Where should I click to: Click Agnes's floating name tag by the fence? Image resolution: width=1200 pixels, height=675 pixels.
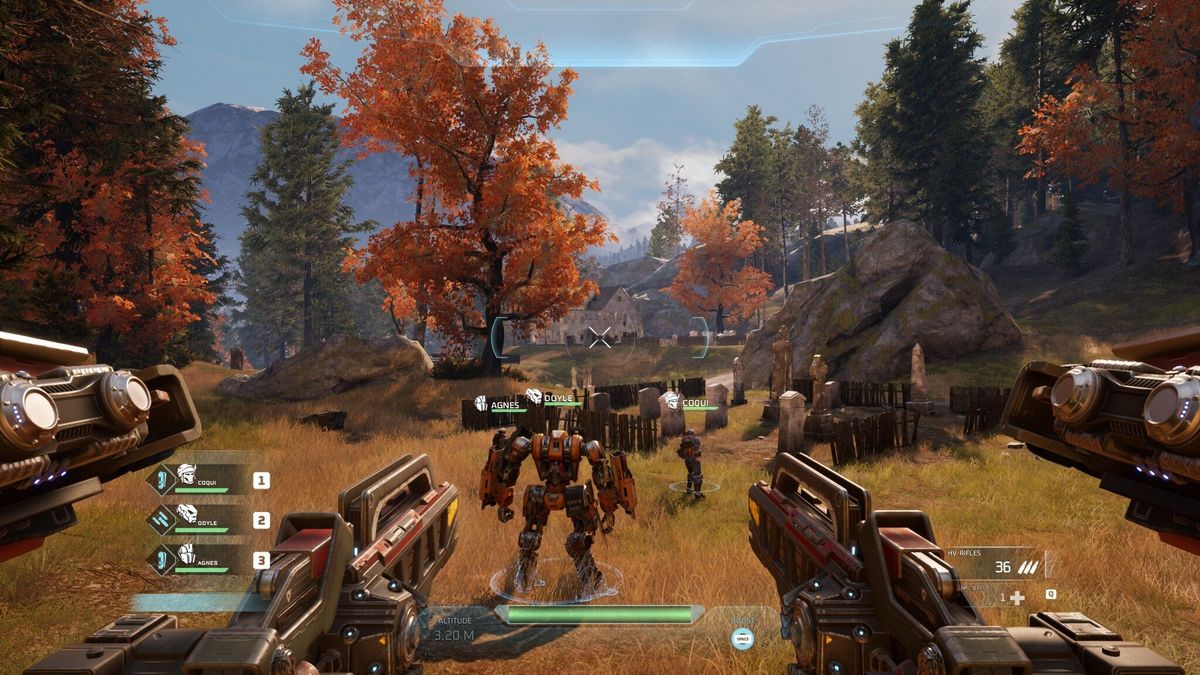(498, 404)
